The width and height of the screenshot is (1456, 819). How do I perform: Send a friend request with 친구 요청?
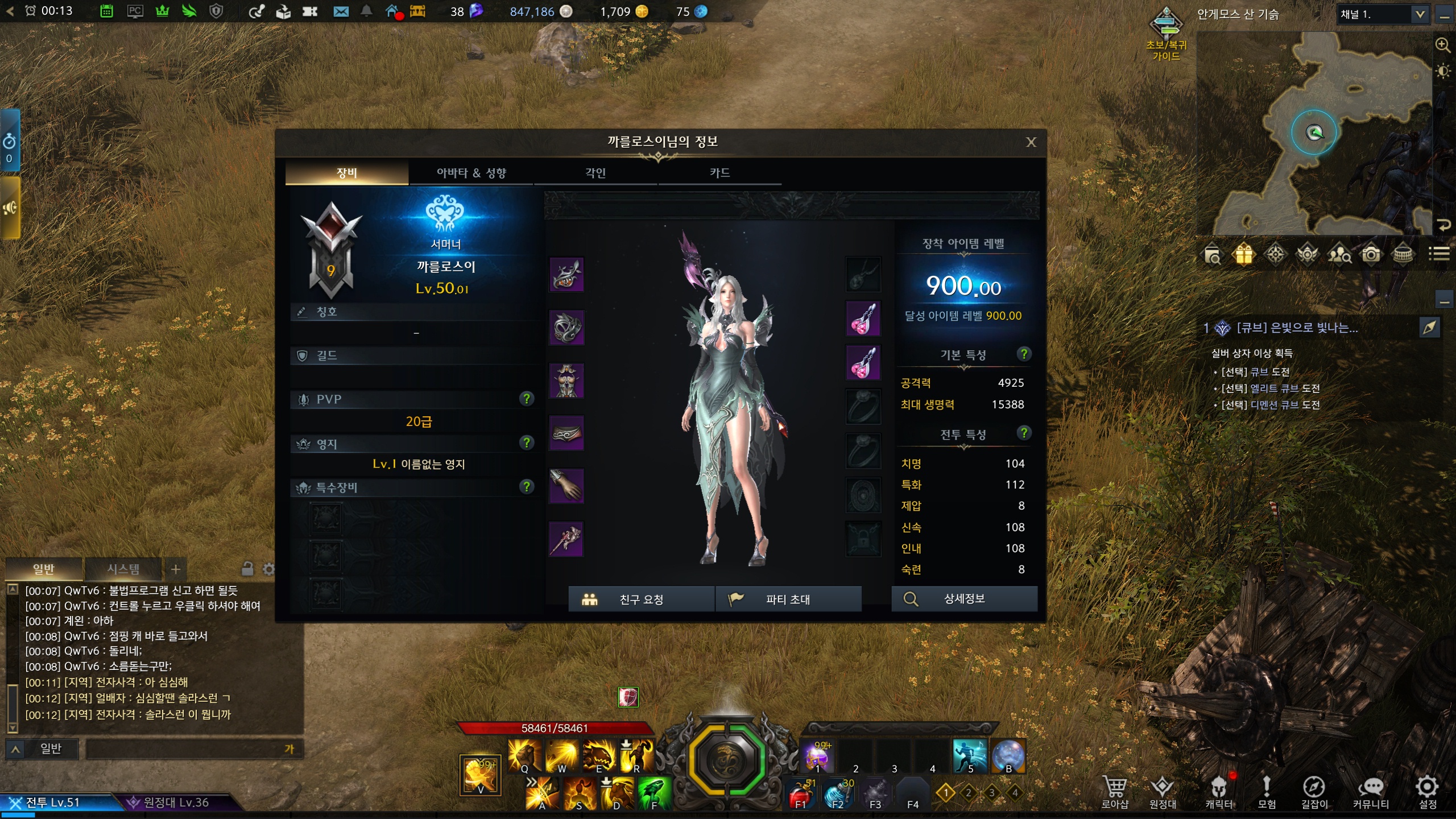click(641, 599)
